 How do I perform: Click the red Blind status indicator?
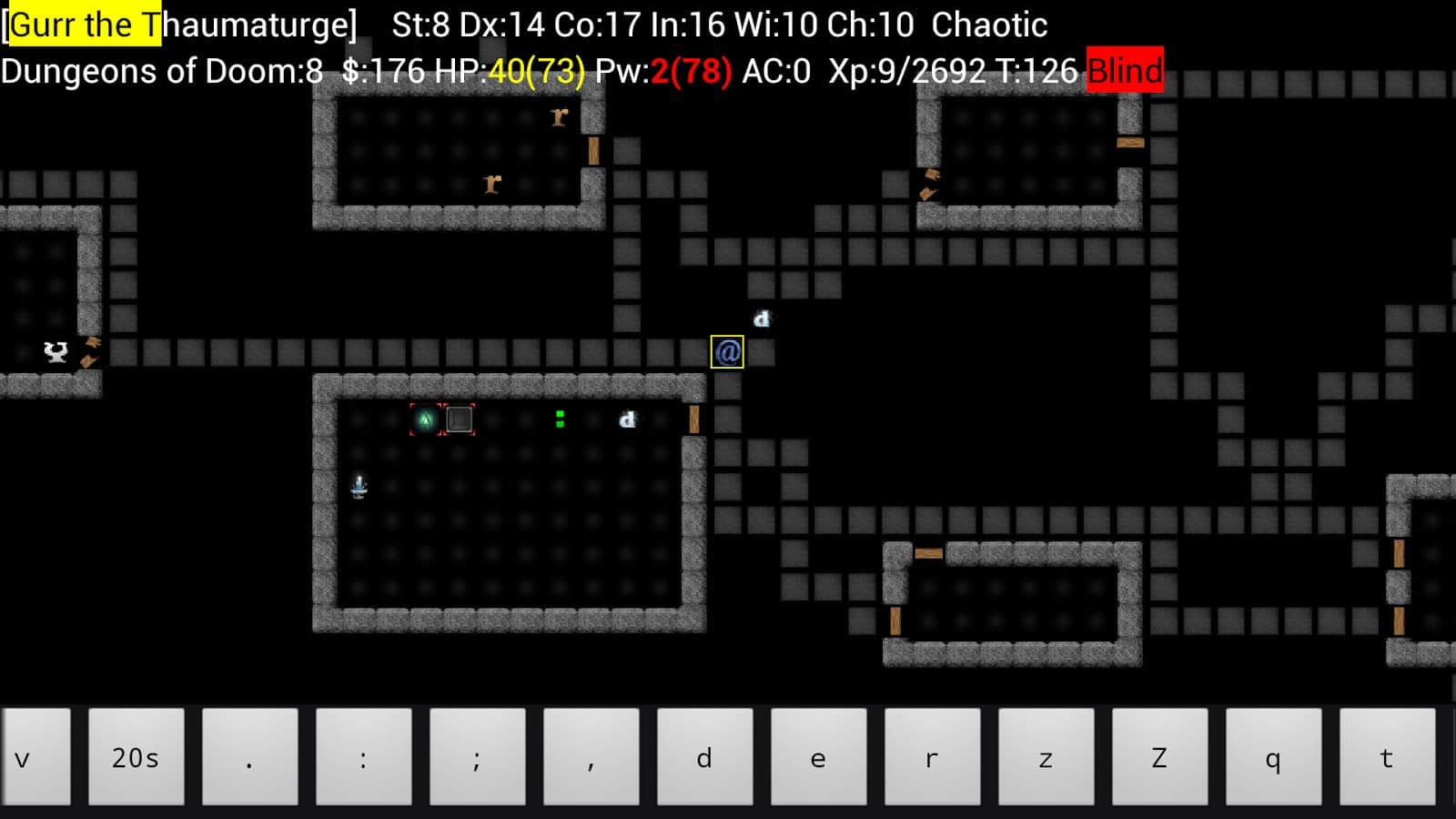[1126, 70]
